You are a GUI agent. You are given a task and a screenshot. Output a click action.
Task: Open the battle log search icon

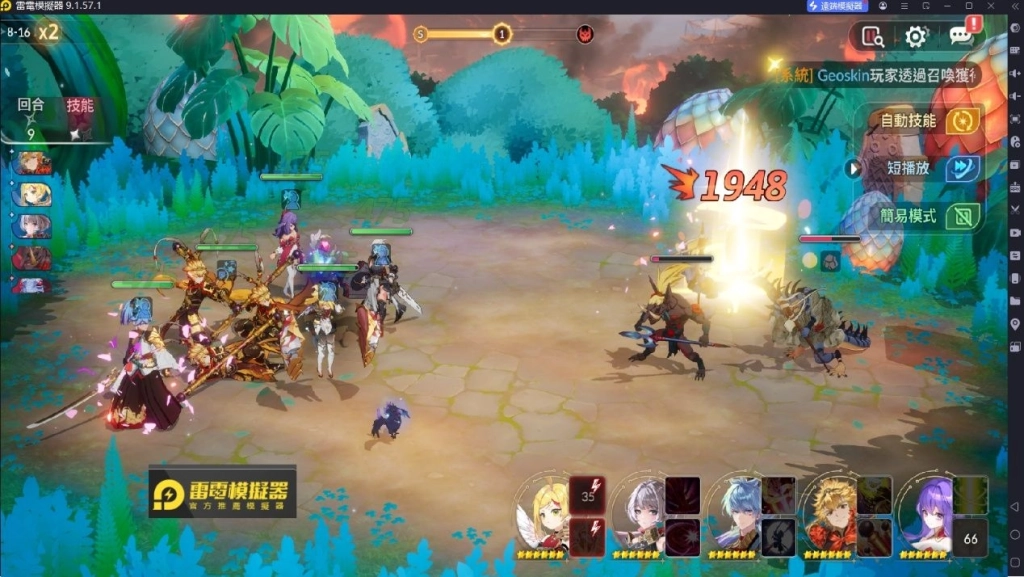coord(872,37)
